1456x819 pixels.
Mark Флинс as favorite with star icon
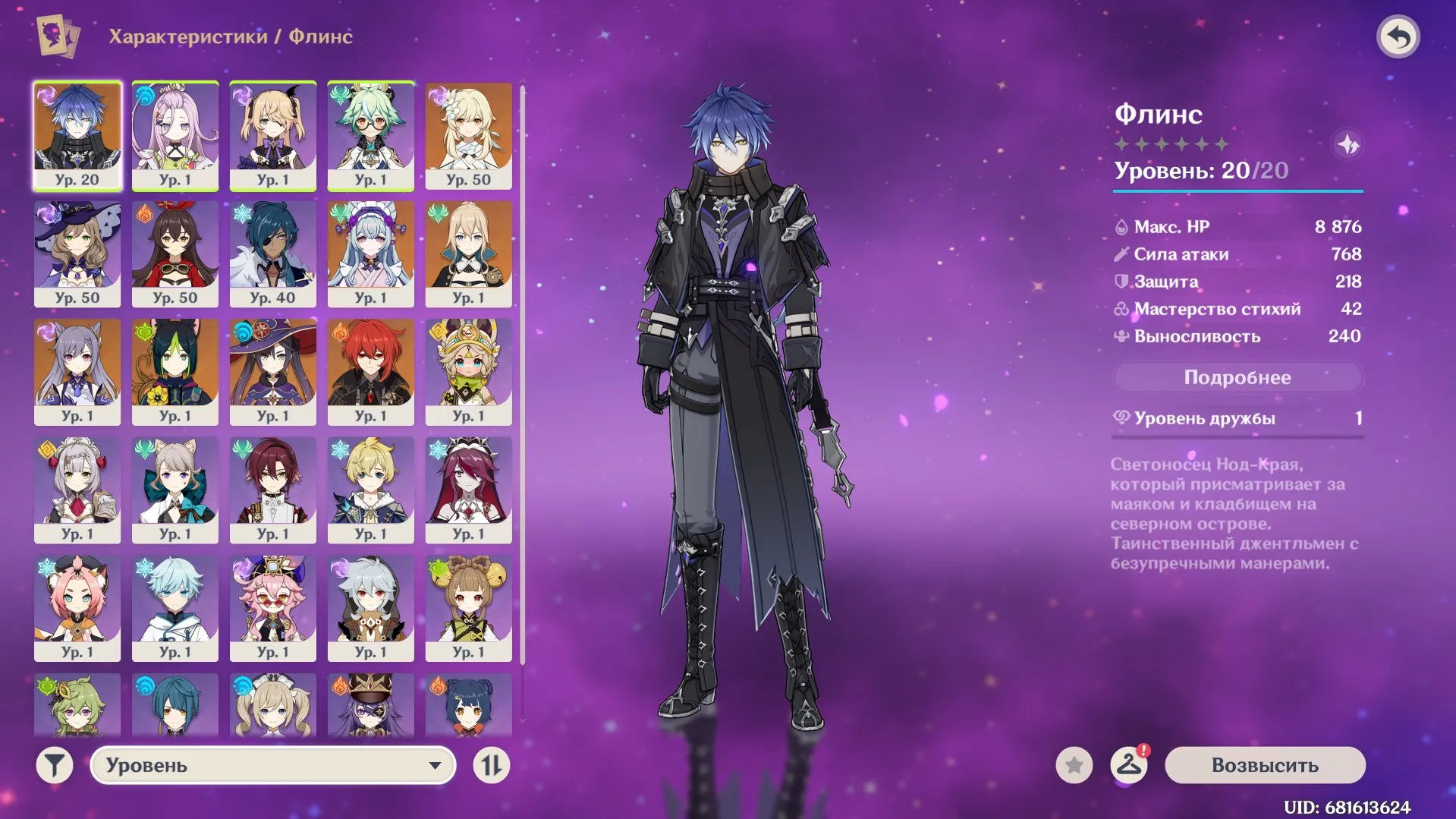(x=1073, y=765)
